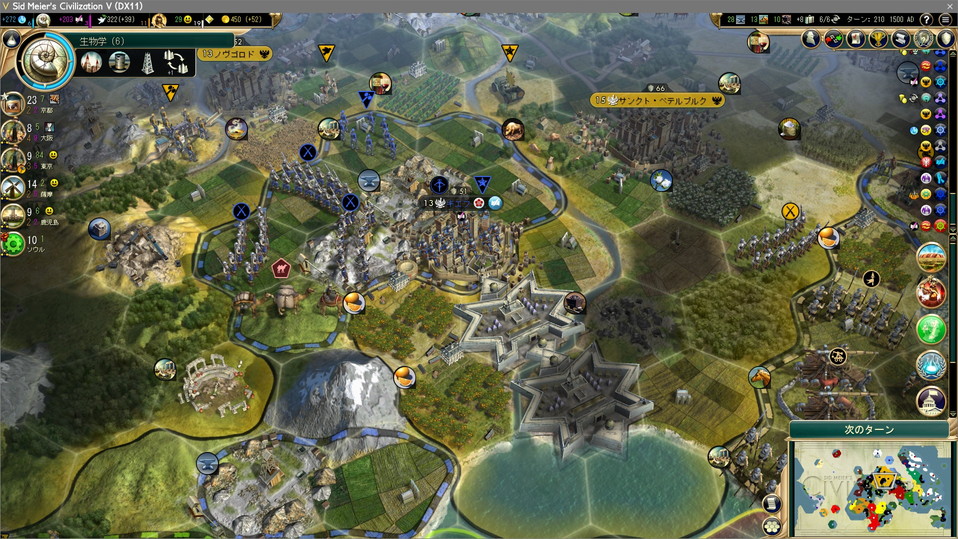Open the diplomacy overview handshake arrows icon
This screenshot has width=958, height=539.
click(x=833, y=39)
